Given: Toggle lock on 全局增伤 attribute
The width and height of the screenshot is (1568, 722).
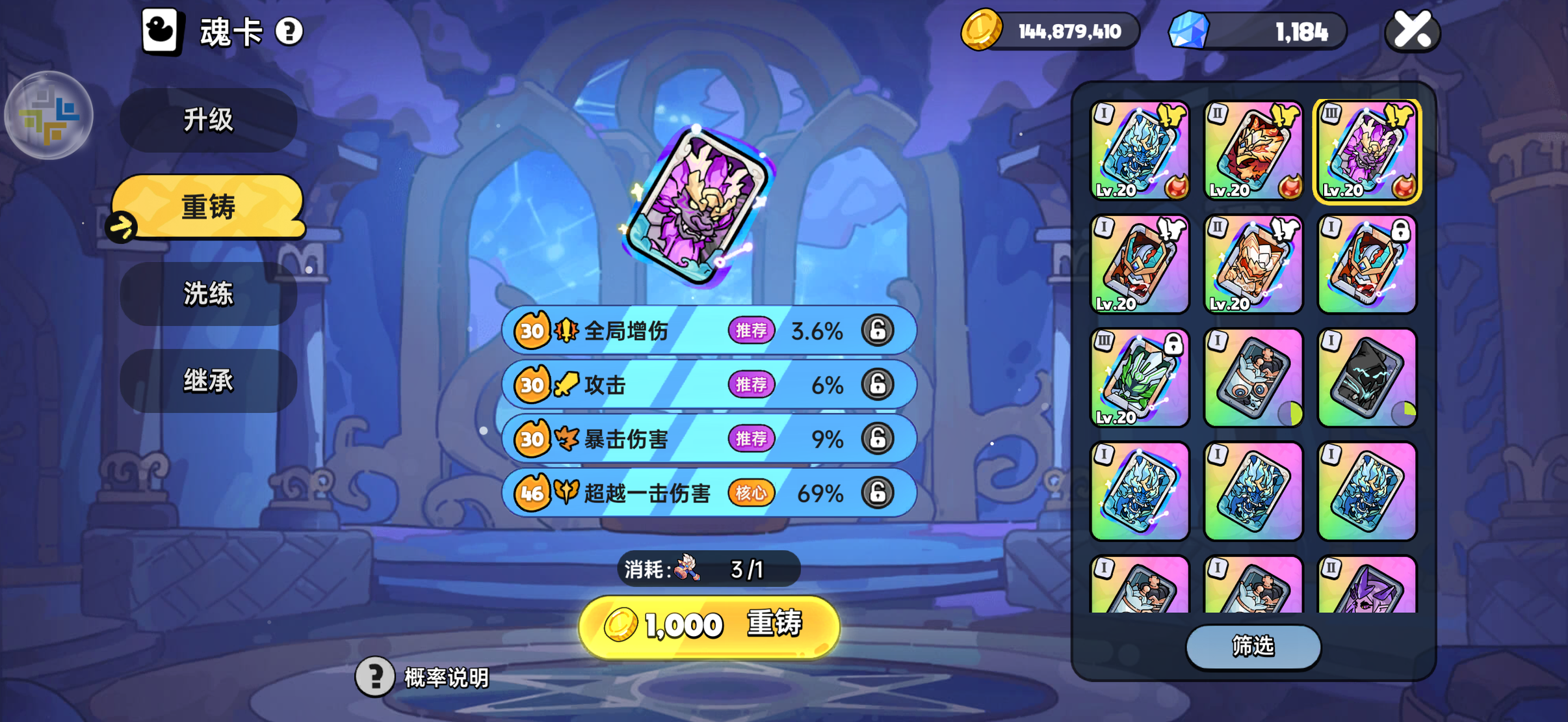Looking at the screenshot, I should click(877, 330).
